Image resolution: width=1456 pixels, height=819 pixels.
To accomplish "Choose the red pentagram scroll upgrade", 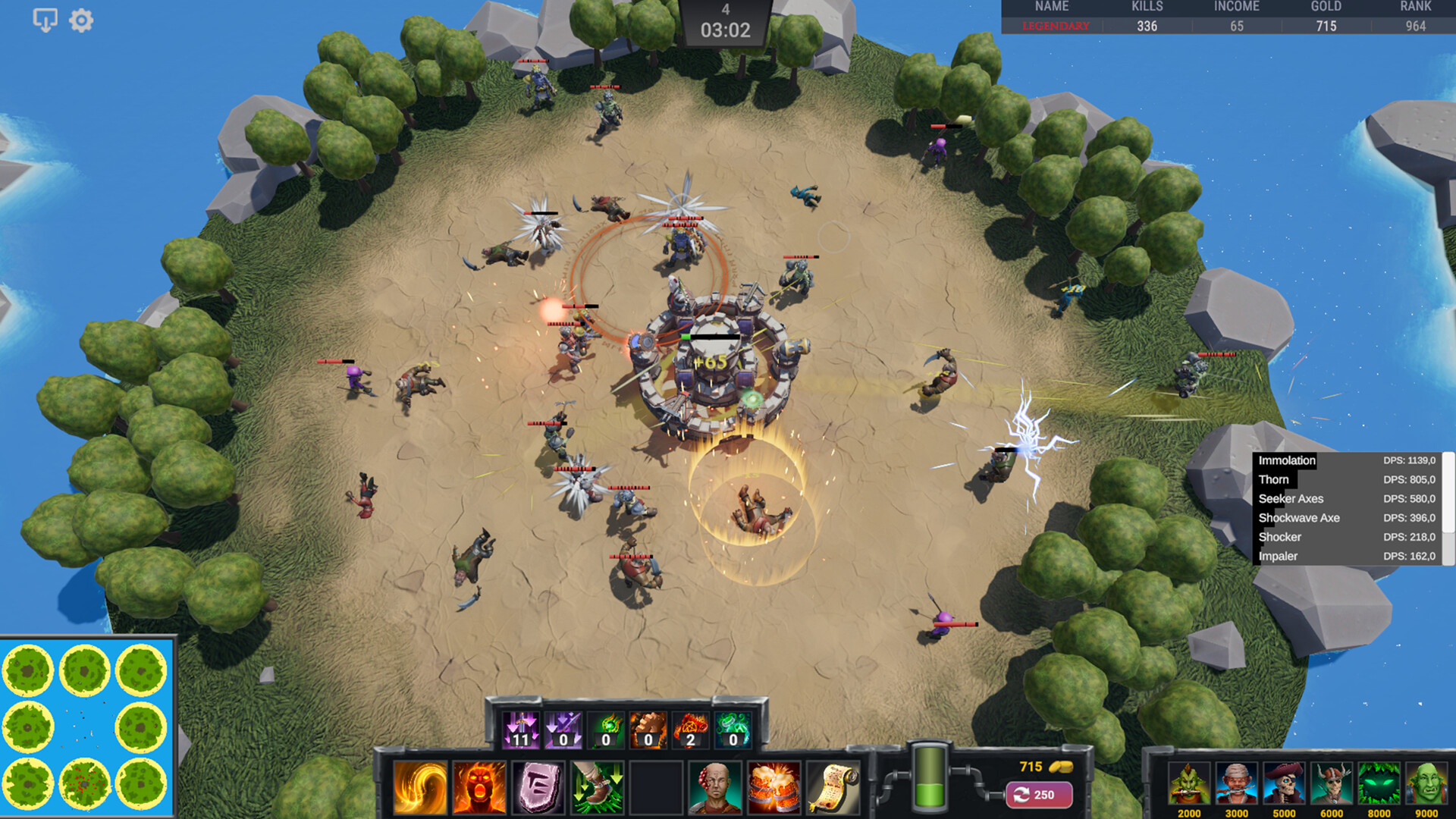I will (690, 730).
